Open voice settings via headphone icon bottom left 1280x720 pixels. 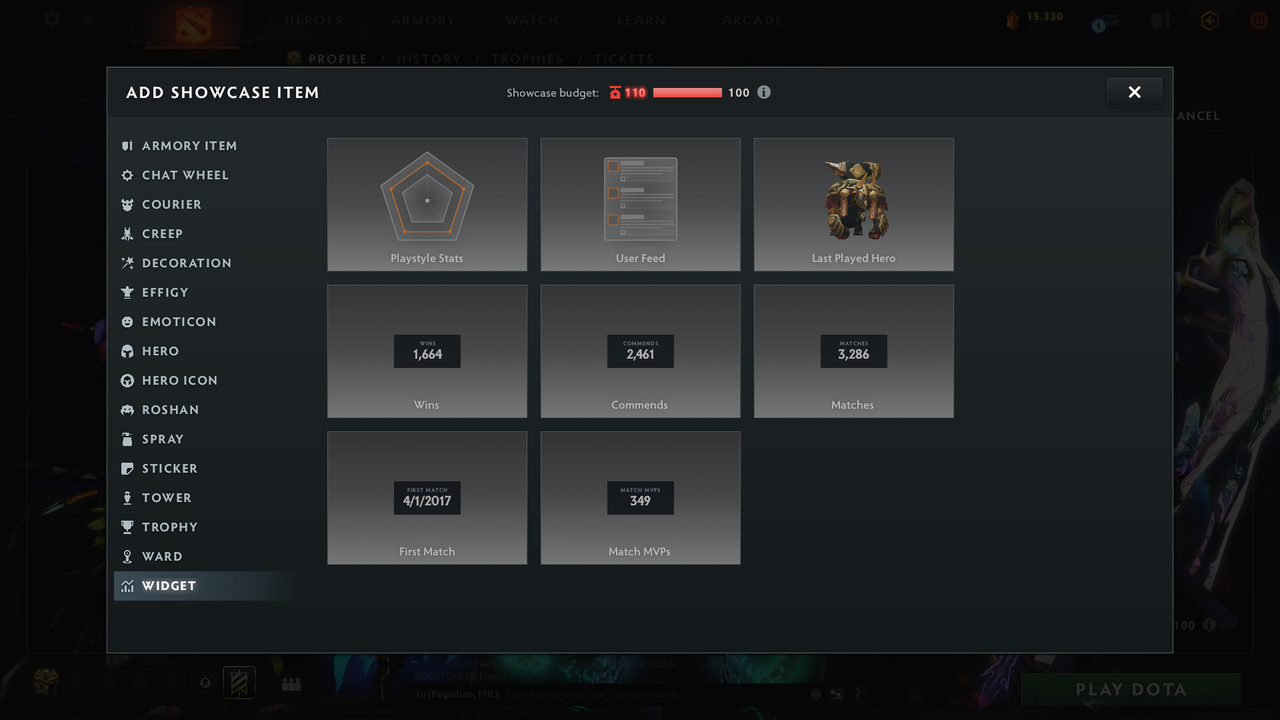205,682
